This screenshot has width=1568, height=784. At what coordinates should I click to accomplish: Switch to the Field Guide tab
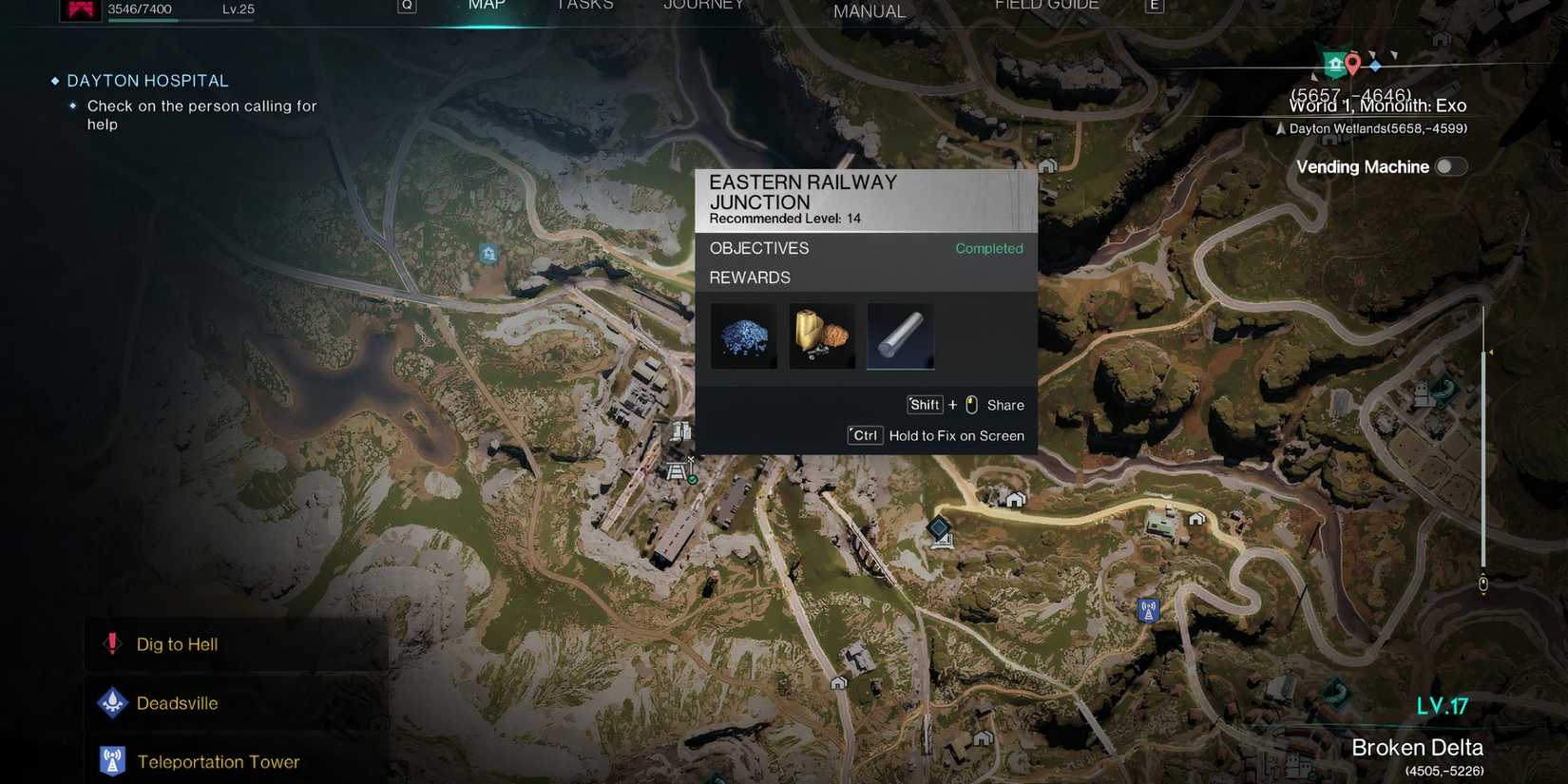1046,6
